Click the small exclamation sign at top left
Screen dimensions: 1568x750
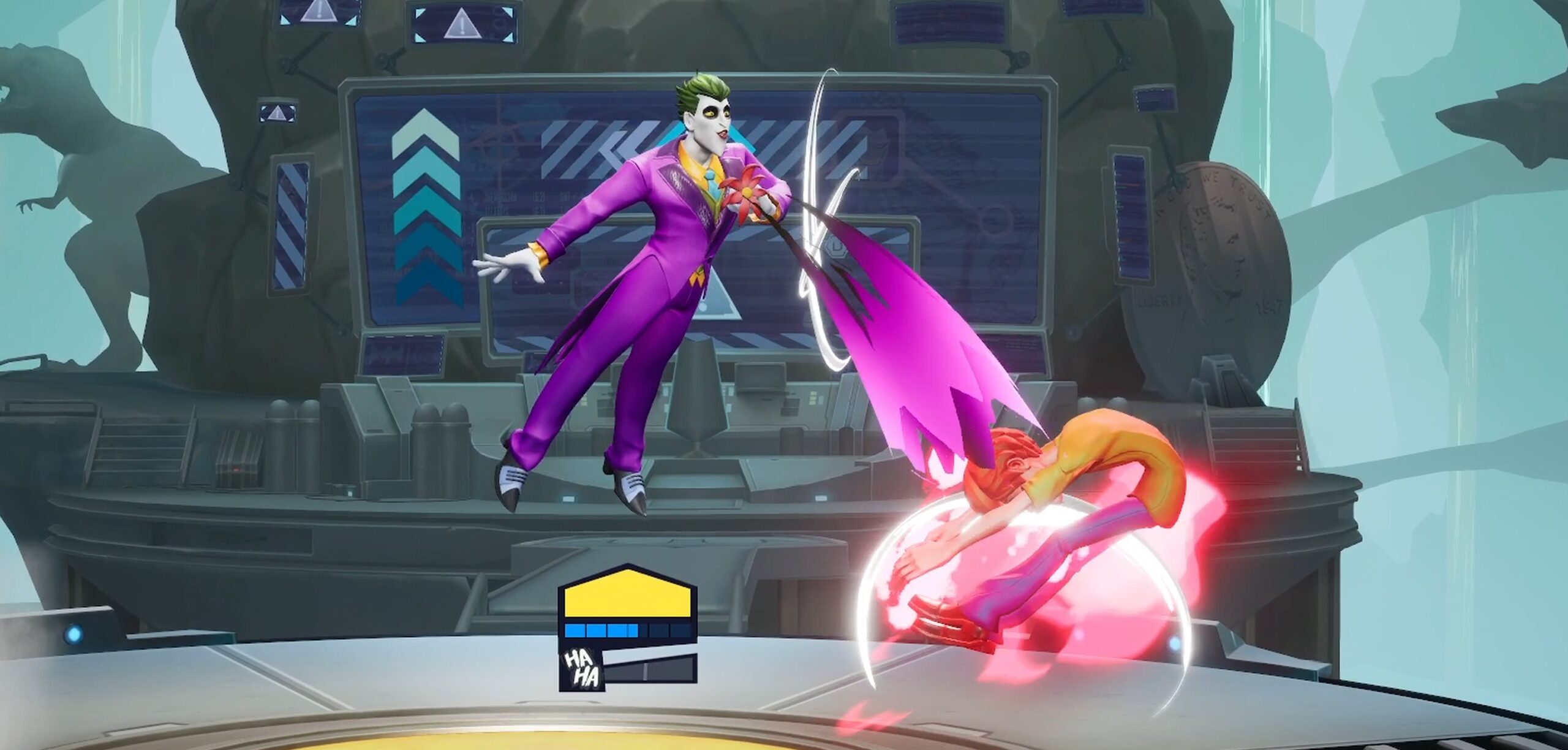[319, 13]
